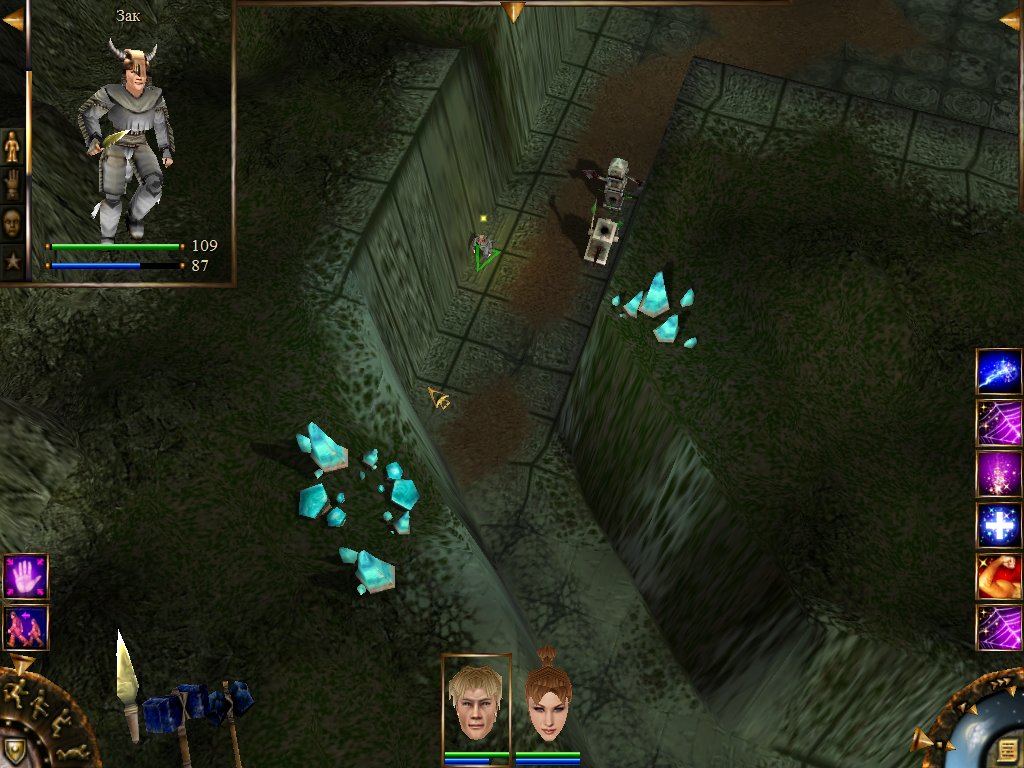Activate the purple sparkle shower spell
The width and height of the screenshot is (1024, 768).
998,474
